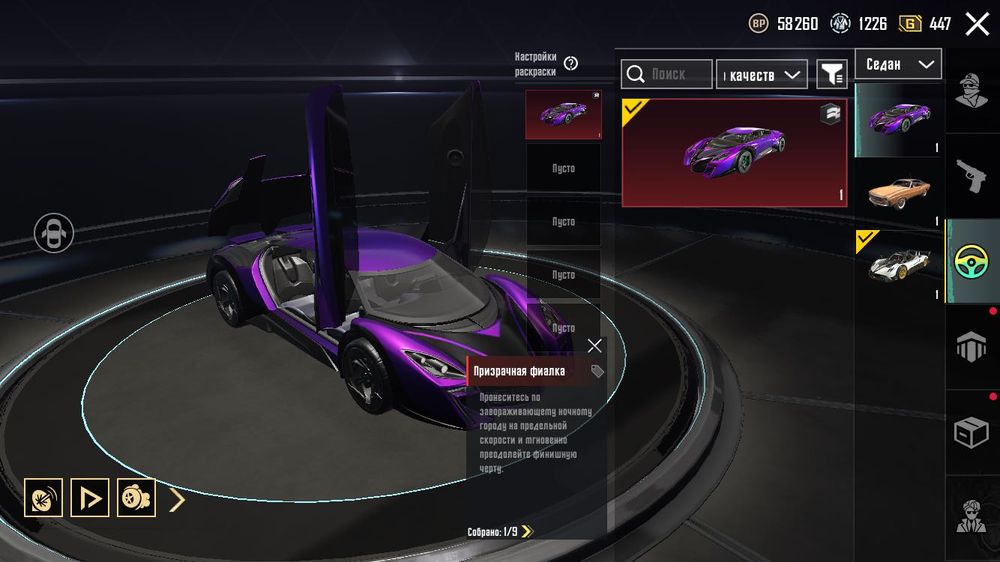Choose the orange muscle car thumbnail

899,191
